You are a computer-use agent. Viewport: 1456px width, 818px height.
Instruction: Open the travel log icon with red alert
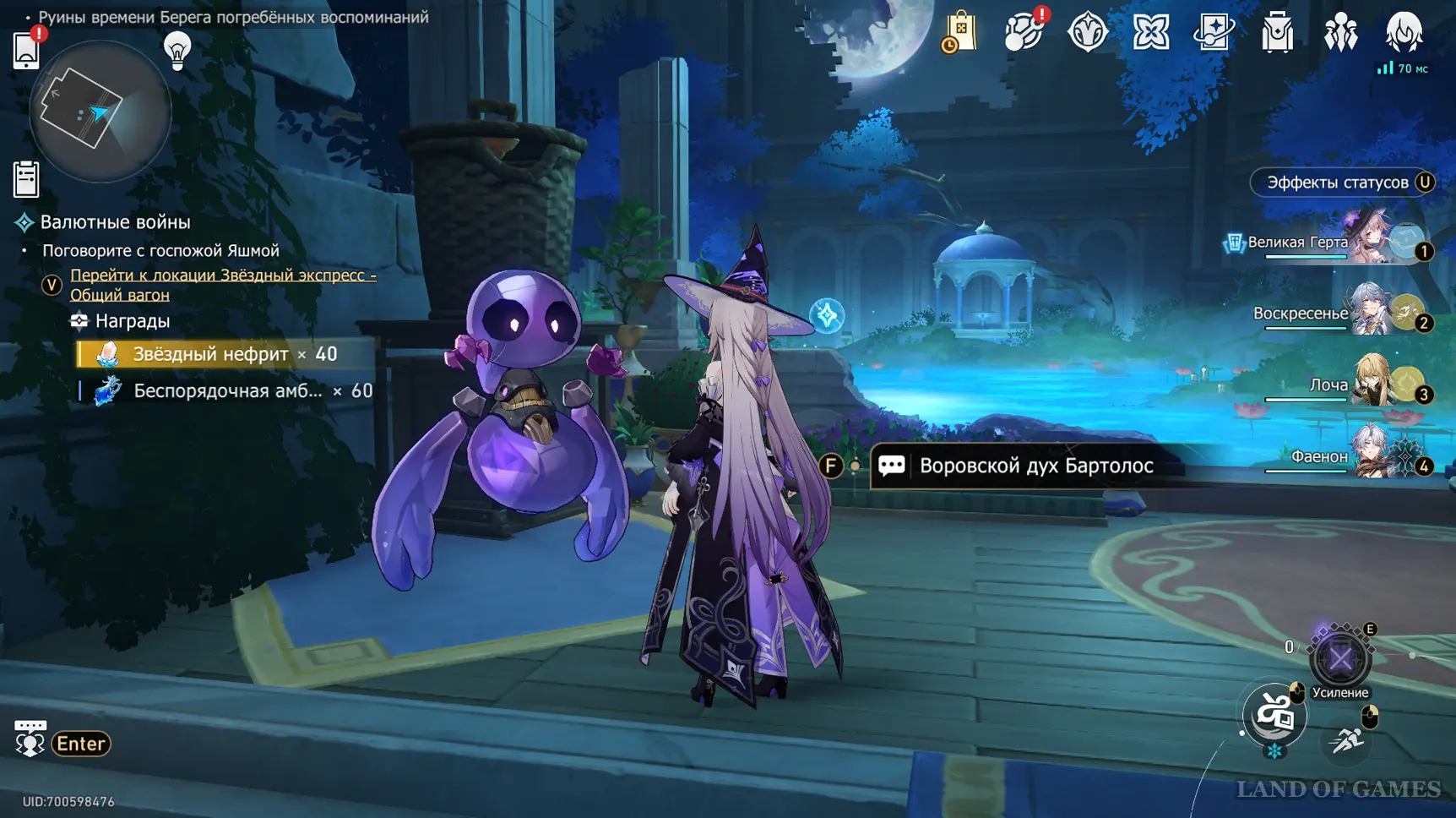tap(1024, 33)
